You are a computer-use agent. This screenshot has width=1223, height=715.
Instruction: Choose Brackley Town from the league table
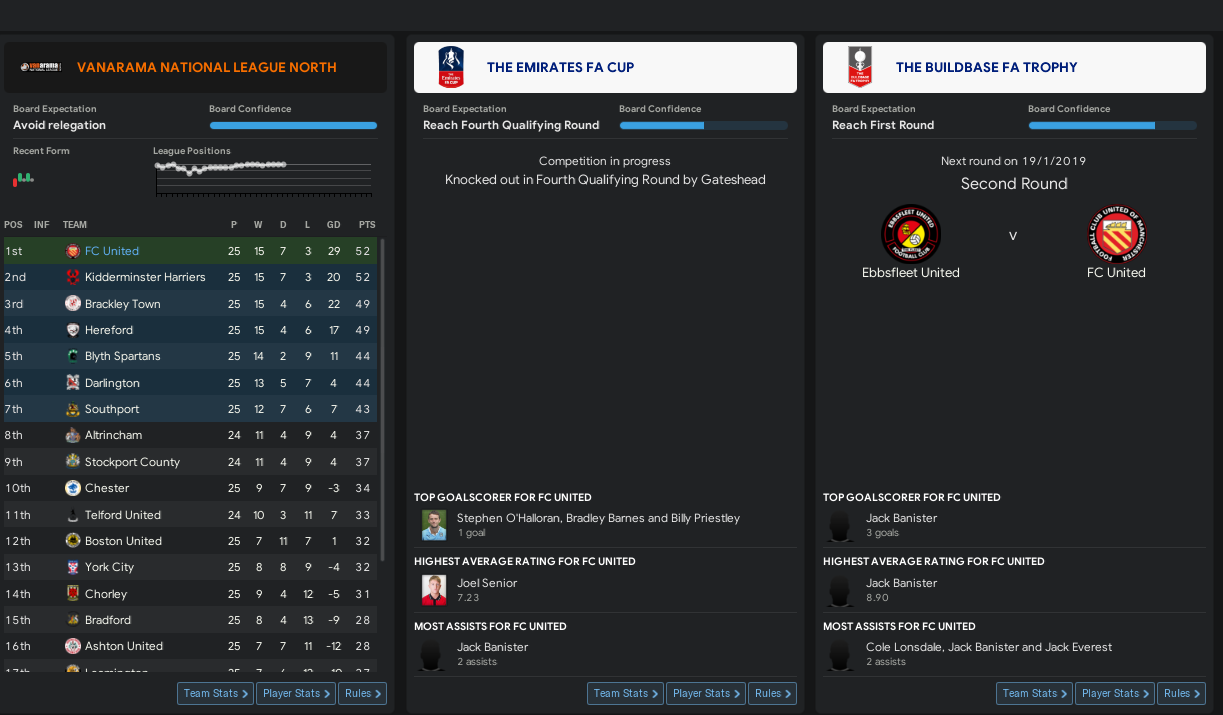pos(122,304)
